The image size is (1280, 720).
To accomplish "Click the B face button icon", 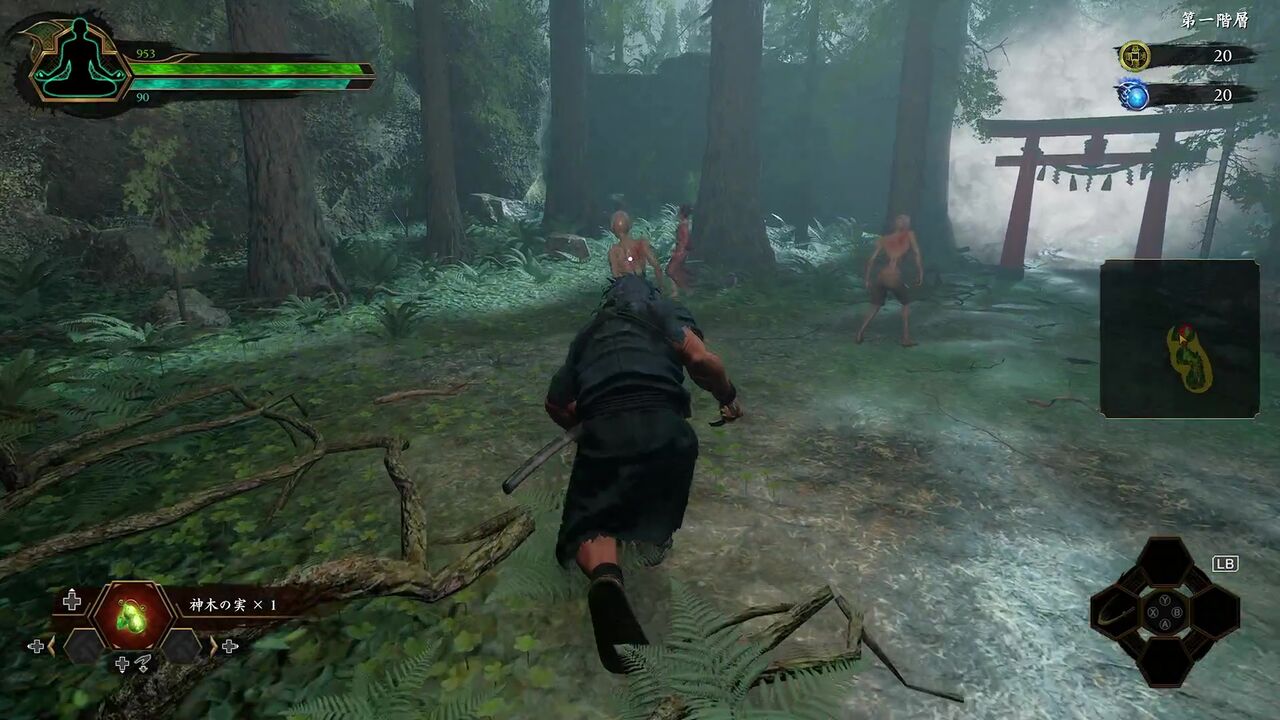I will (x=1177, y=612).
